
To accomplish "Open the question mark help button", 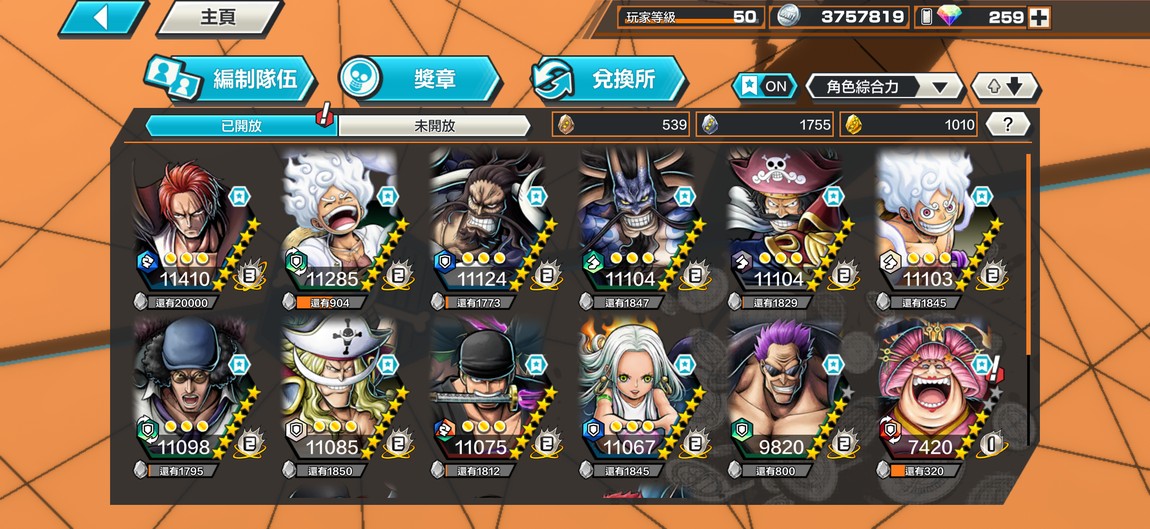I will tap(1008, 124).
